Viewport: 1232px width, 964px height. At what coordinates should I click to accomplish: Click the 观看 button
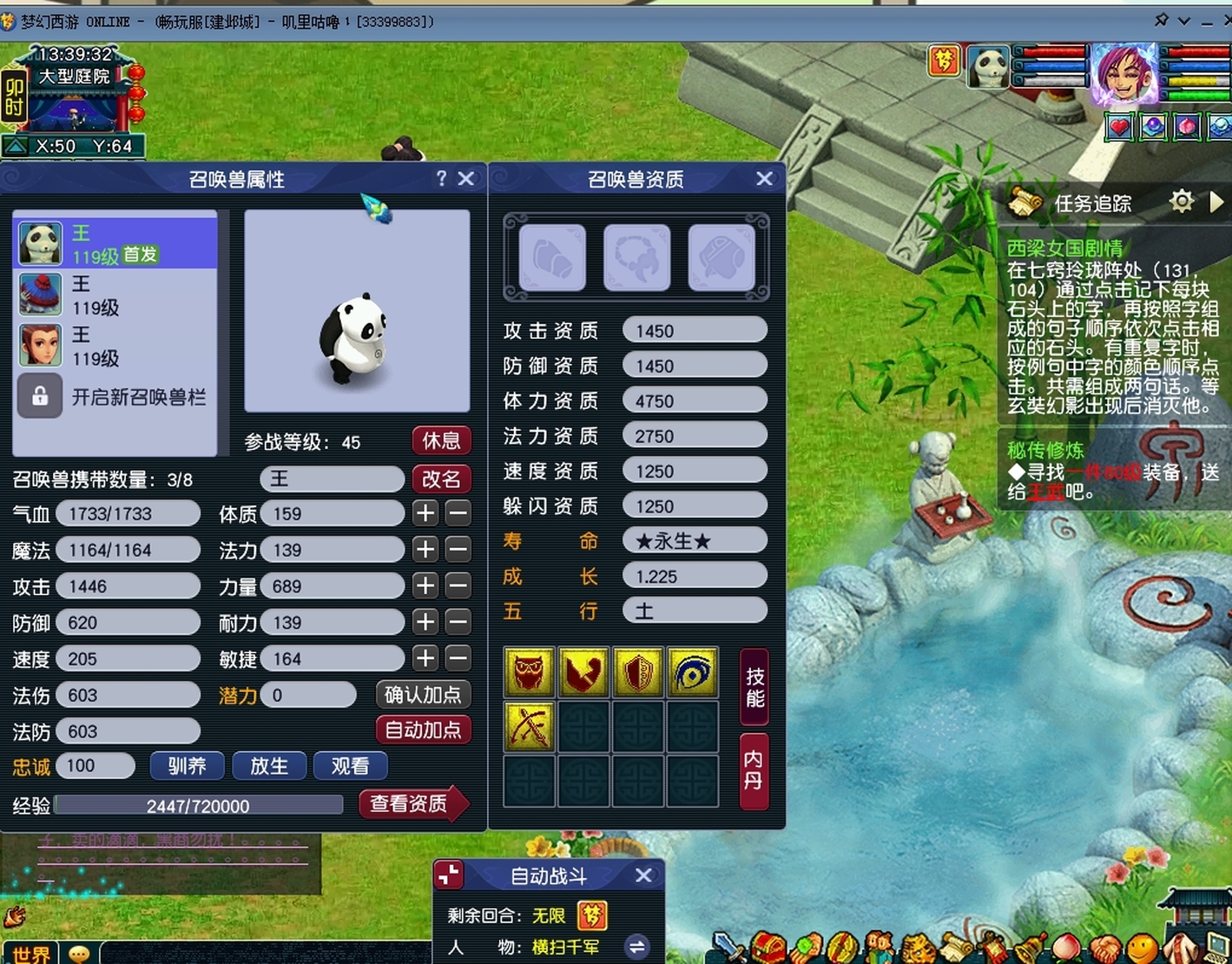click(350, 766)
